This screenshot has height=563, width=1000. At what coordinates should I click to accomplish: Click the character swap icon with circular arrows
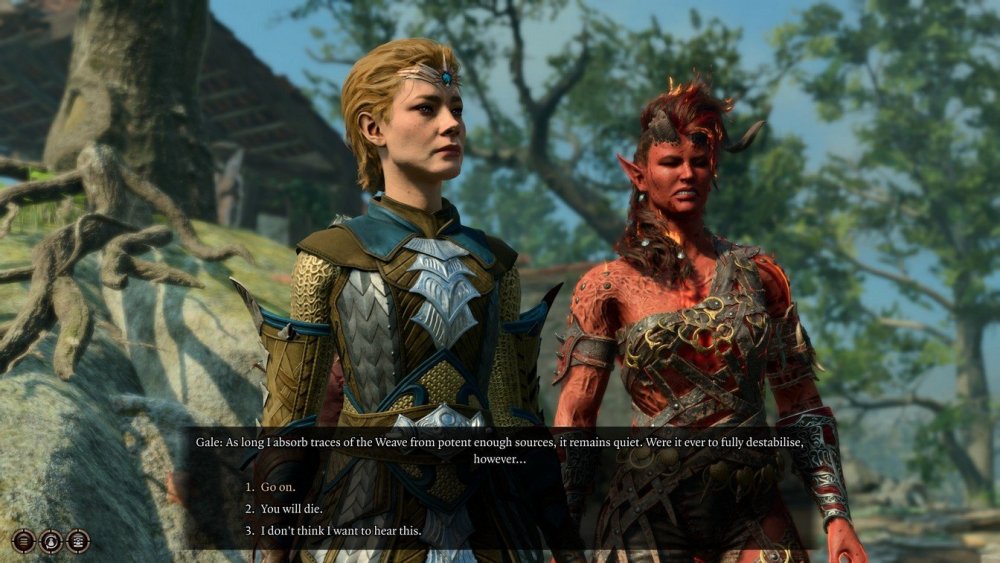pos(51,541)
